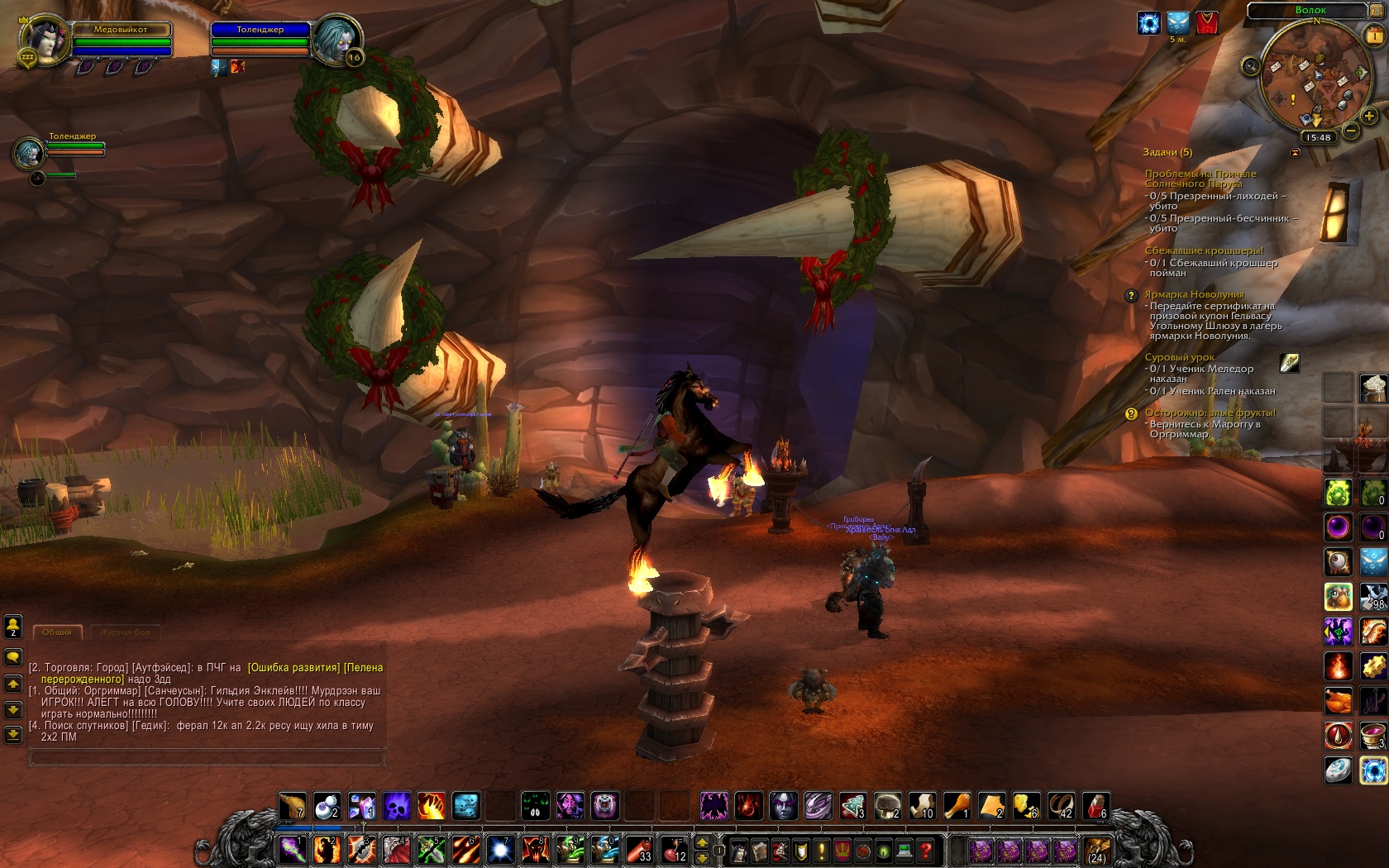Open the calendar button by the minimap
Screen dimensions: 1389x868
click(1375, 35)
